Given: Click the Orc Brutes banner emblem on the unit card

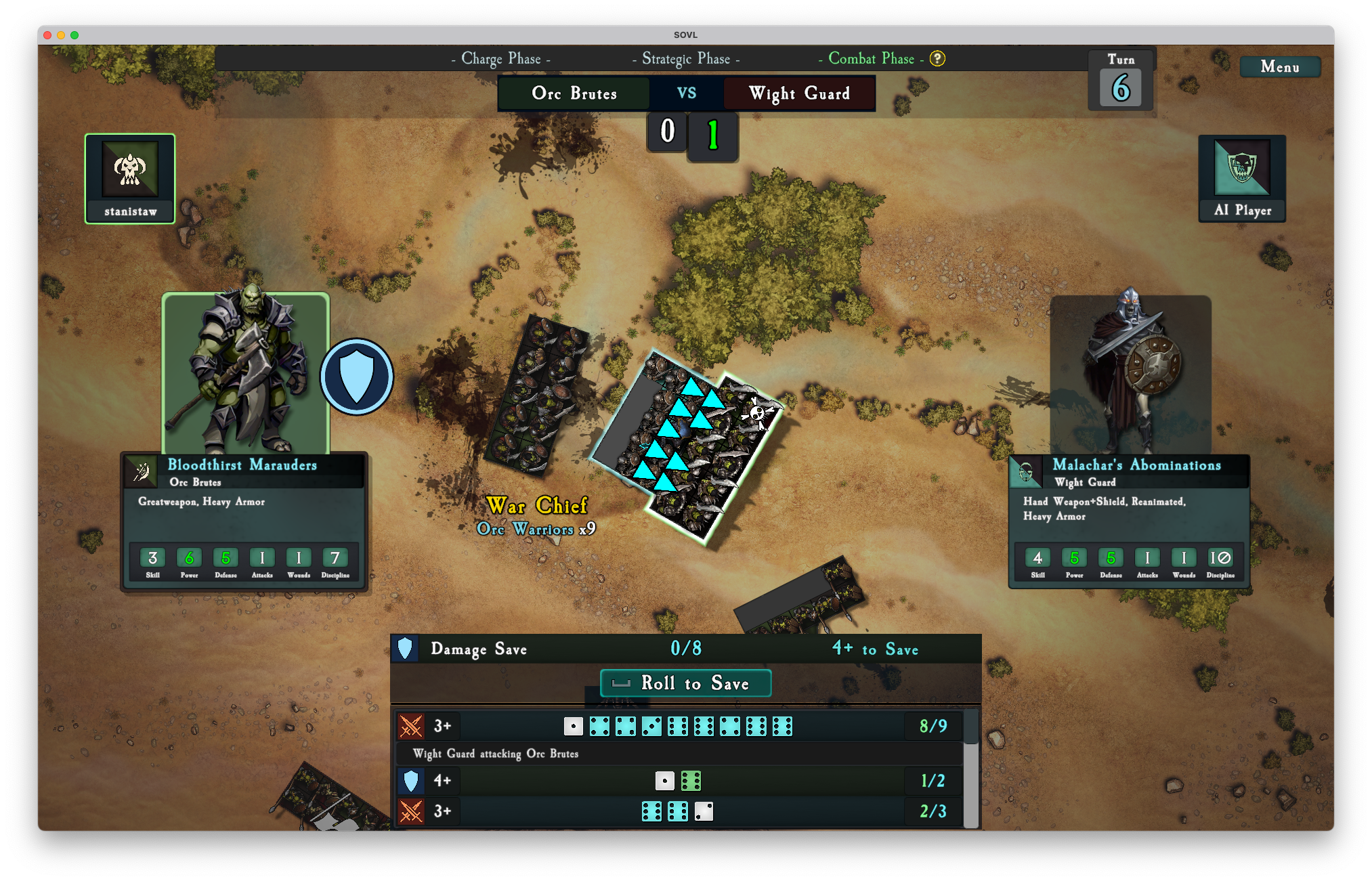Looking at the screenshot, I should (x=141, y=471).
